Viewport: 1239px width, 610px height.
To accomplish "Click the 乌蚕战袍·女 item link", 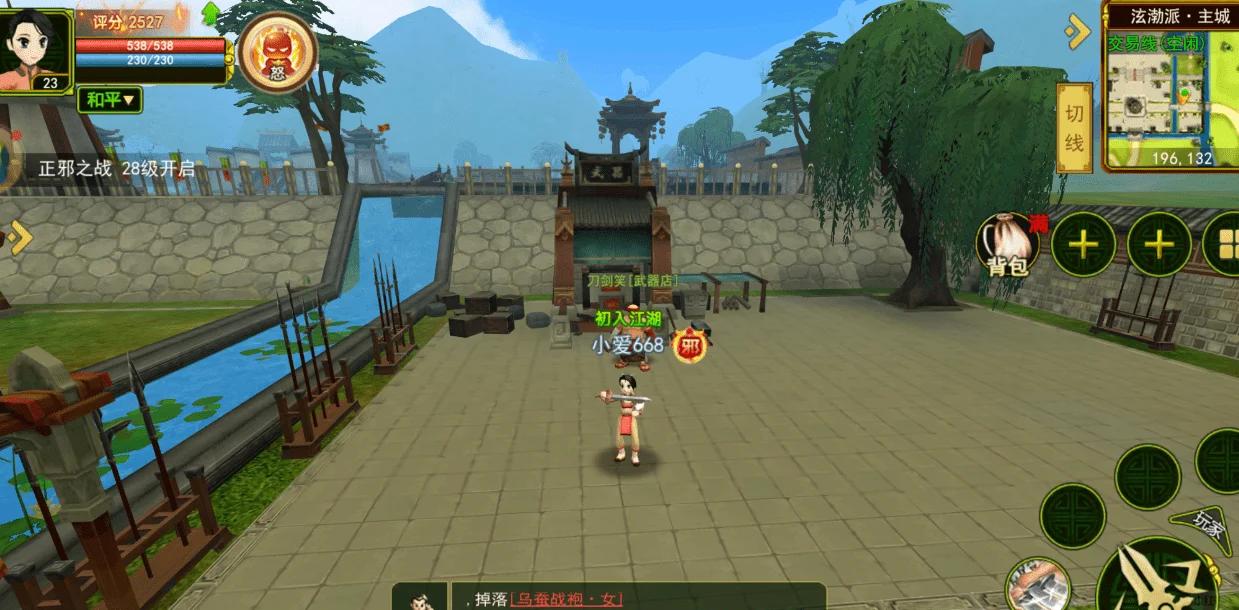I will tap(566, 599).
